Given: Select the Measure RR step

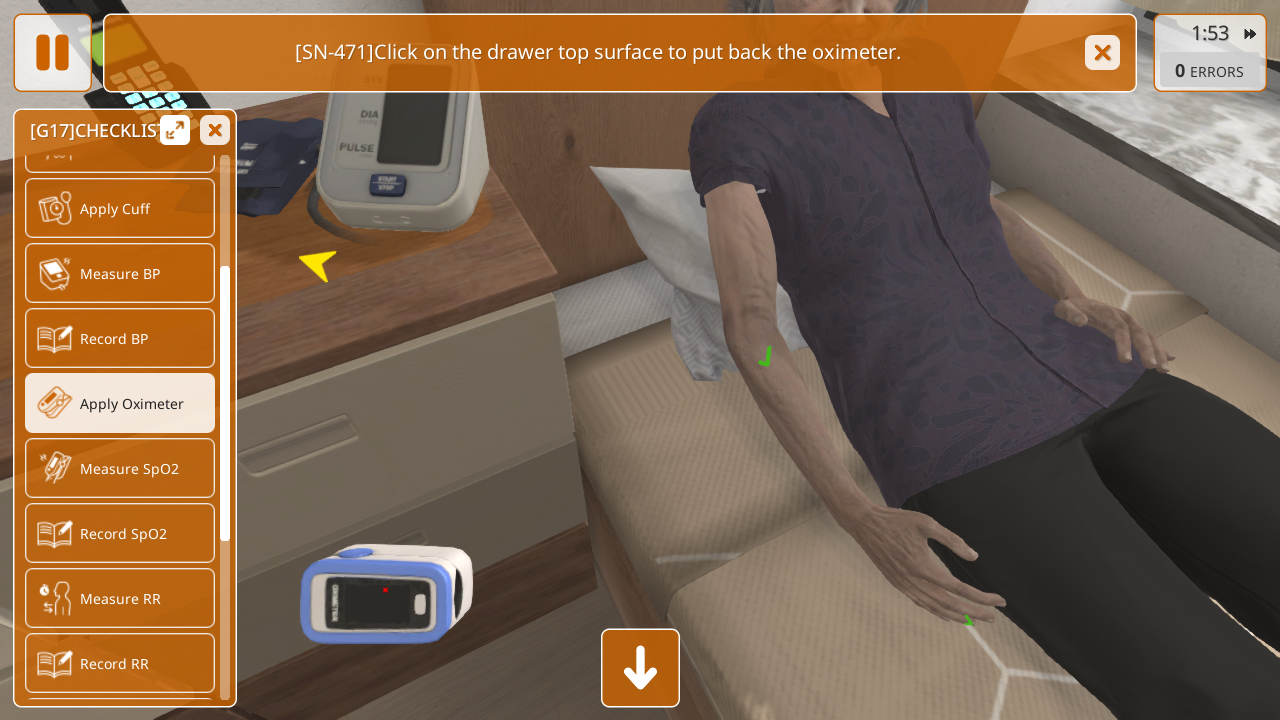Looking at the screenshot, I should [x=120, y=599].
